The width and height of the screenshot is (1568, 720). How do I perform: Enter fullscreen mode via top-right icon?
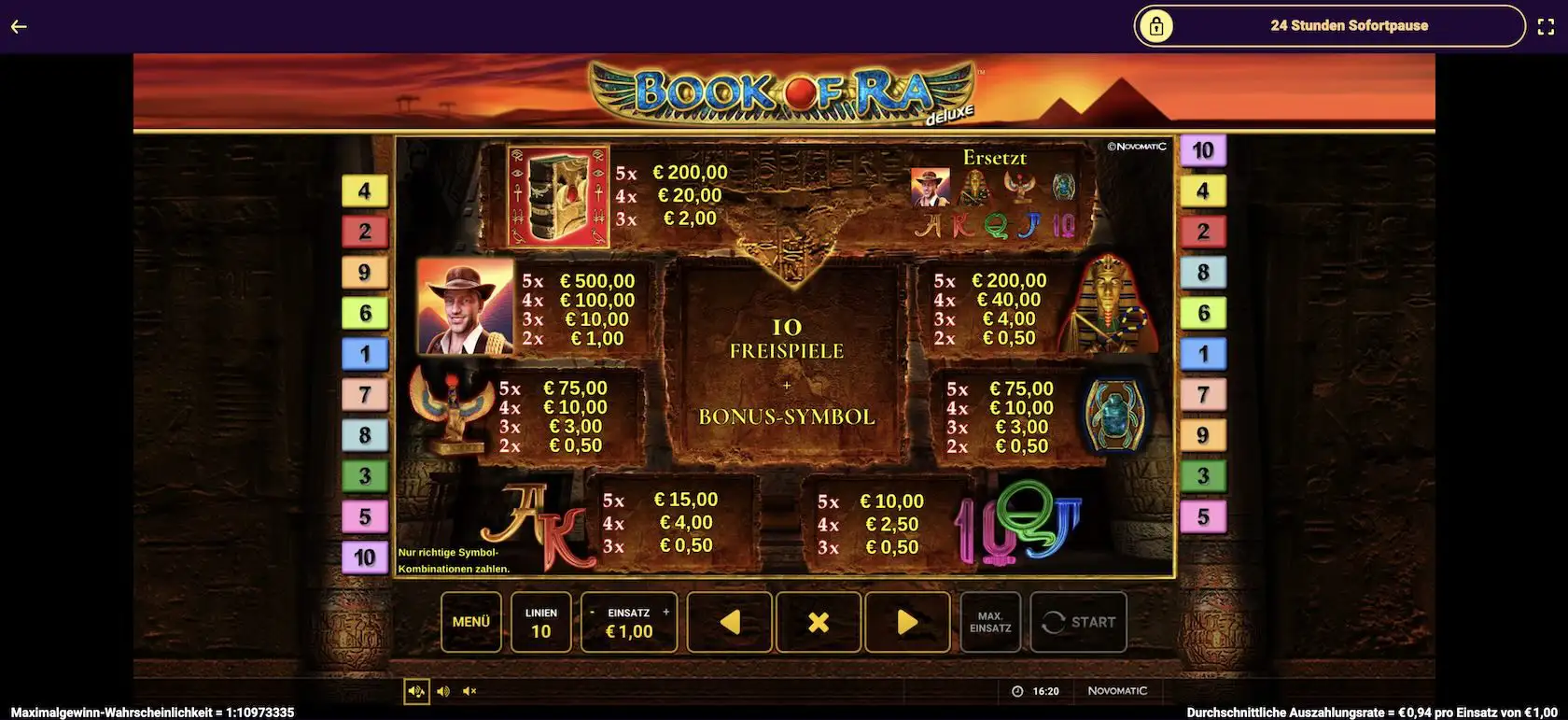[x=1547, y=26]
